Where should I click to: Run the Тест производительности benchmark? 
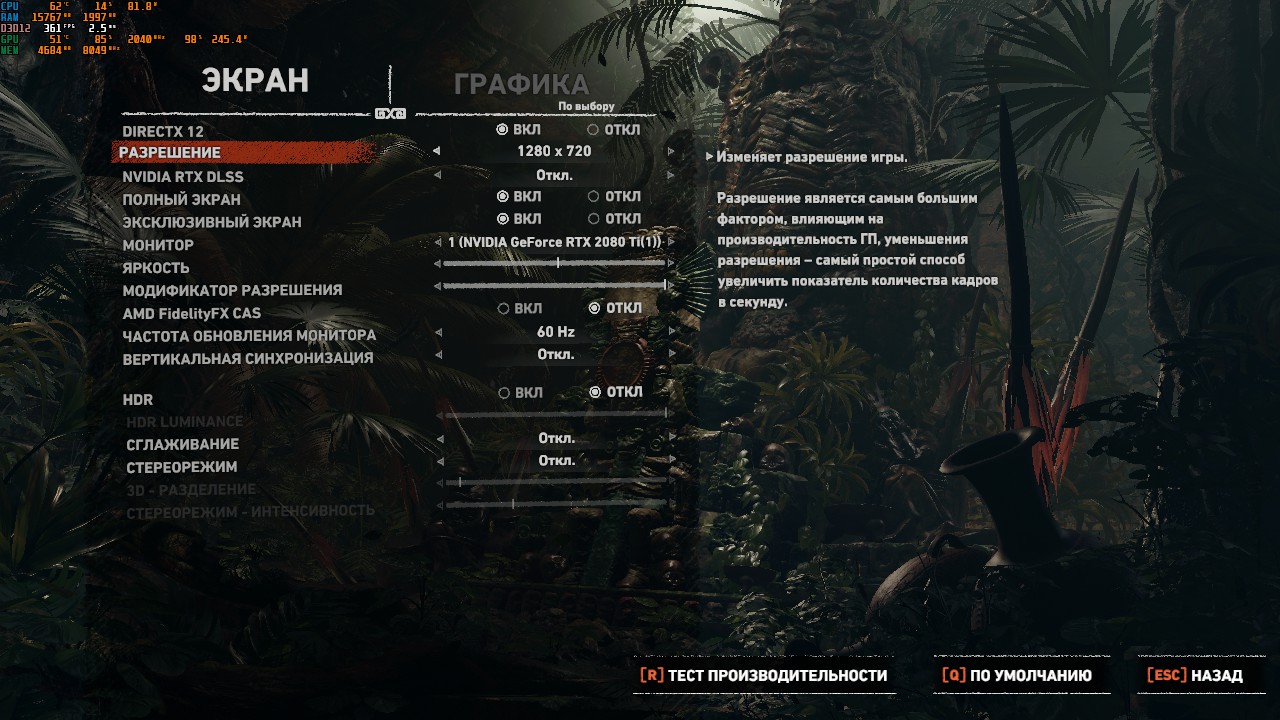coord(764,676)
